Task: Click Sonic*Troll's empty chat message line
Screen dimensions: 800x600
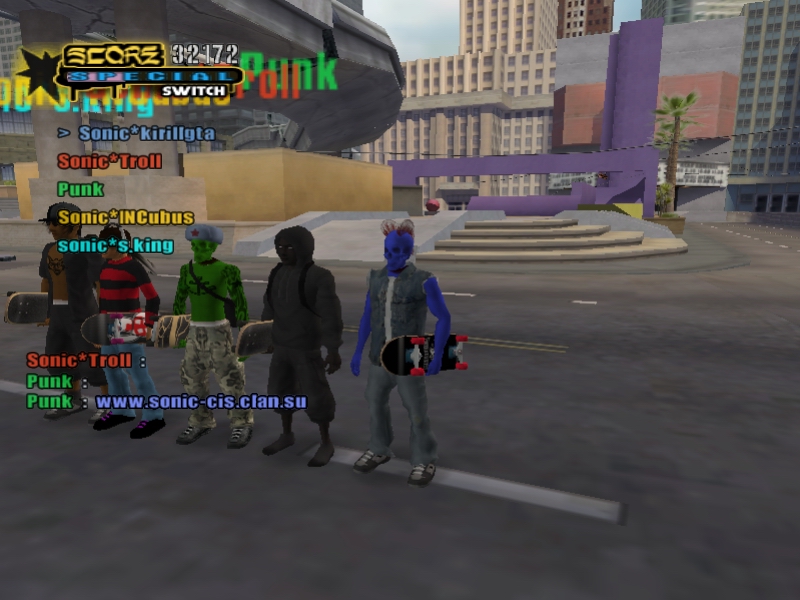Action: [x=87, y=361]
